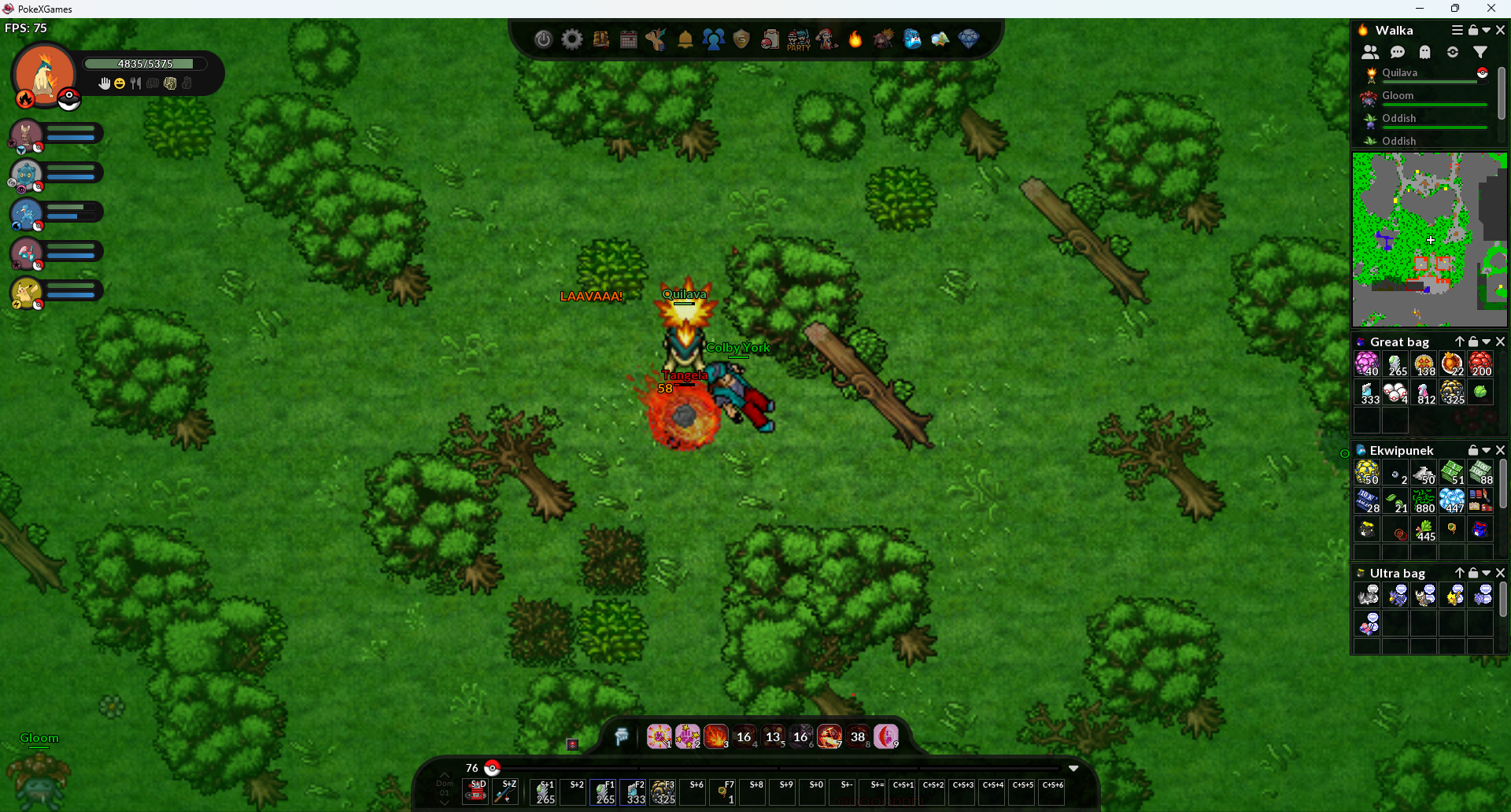
Task: Close the Ultra bag window
Action: tap(1500, 573)
